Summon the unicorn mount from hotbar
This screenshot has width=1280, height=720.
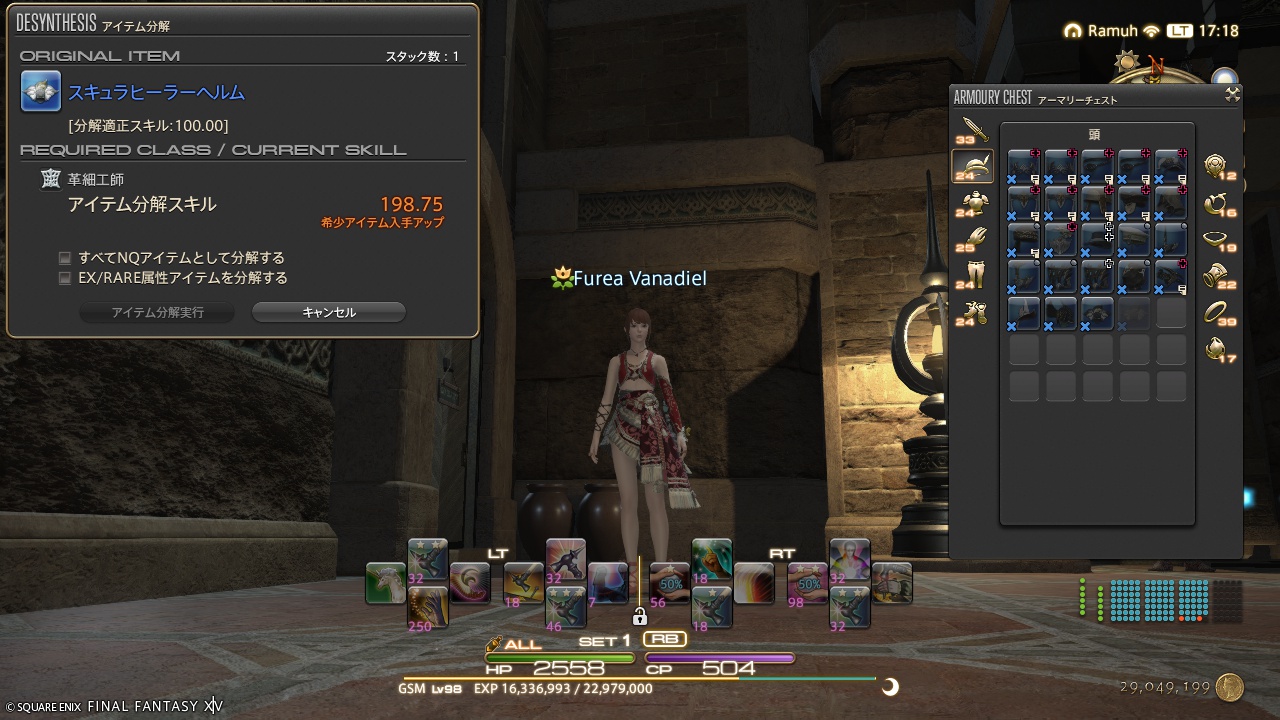(x=385, y=583)
